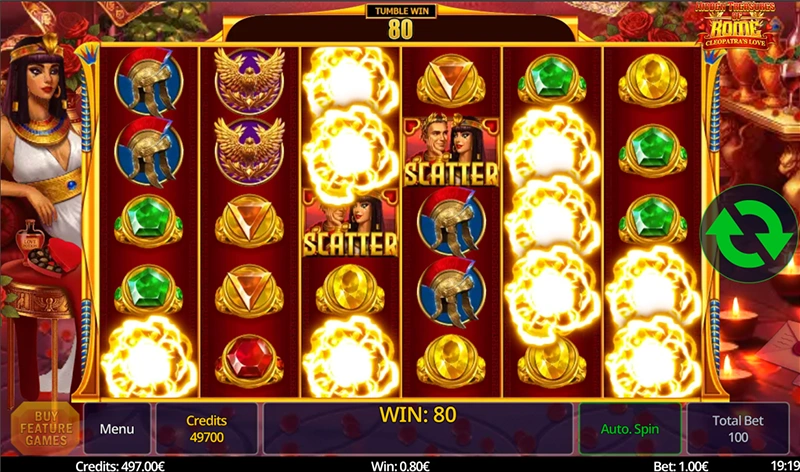Open the Menu button
800x472 pixels.
pyautogui.click(x=117, y=429)
